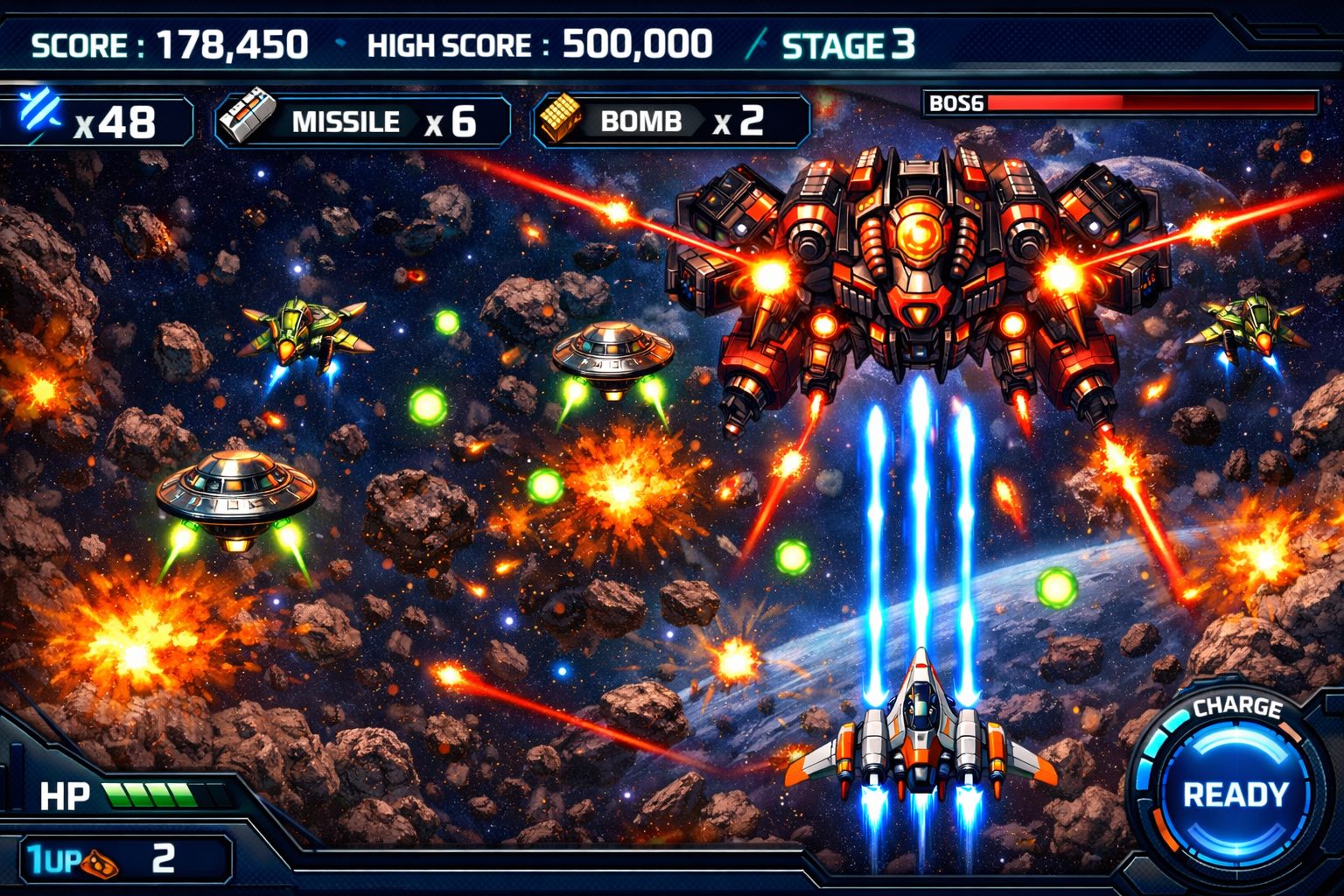Fire a missile from the MISSILE slot
Screen dimensions: 1344x896
tap(363, 122)
